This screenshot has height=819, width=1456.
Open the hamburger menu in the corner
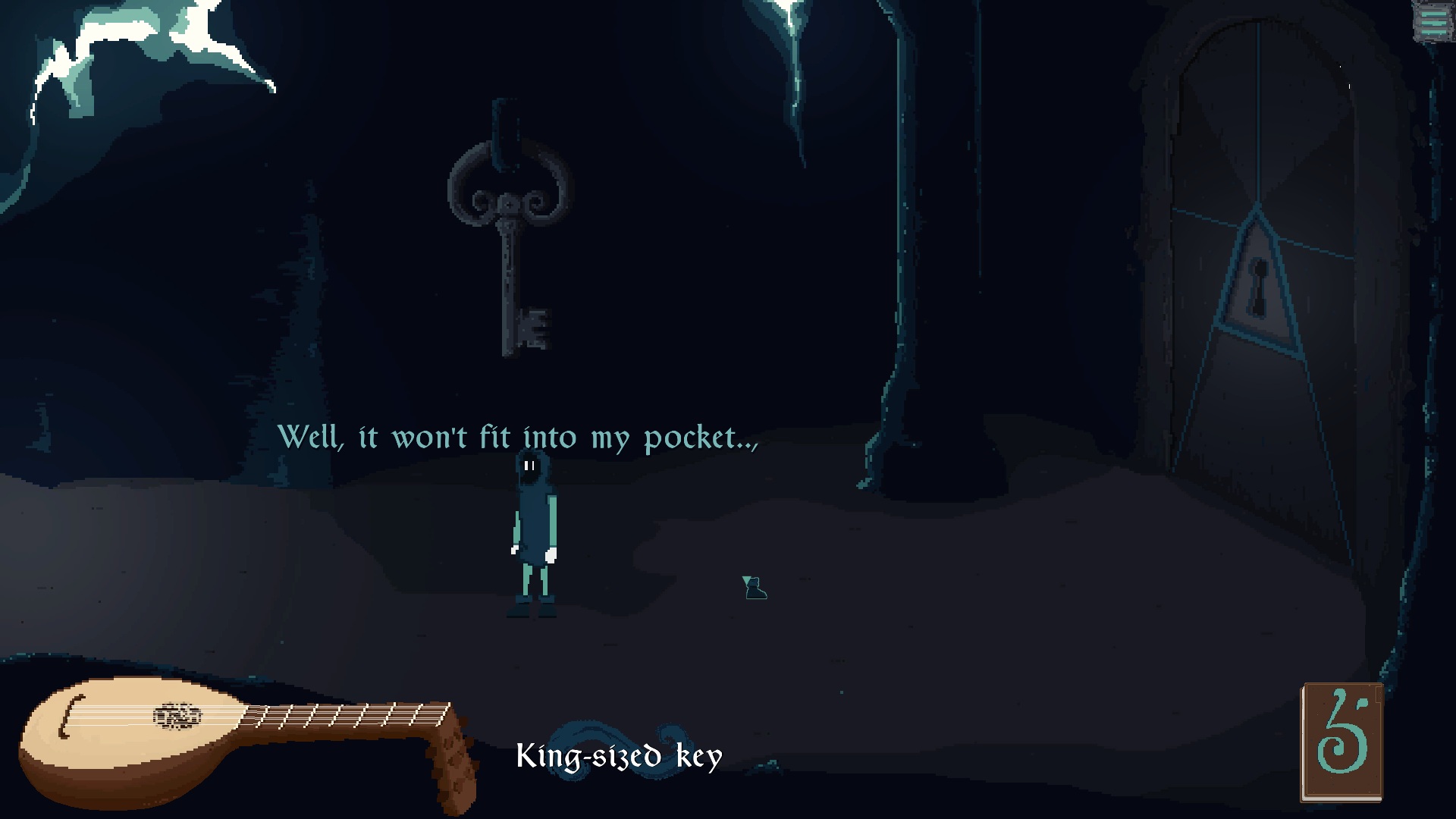coord(1432,21)
